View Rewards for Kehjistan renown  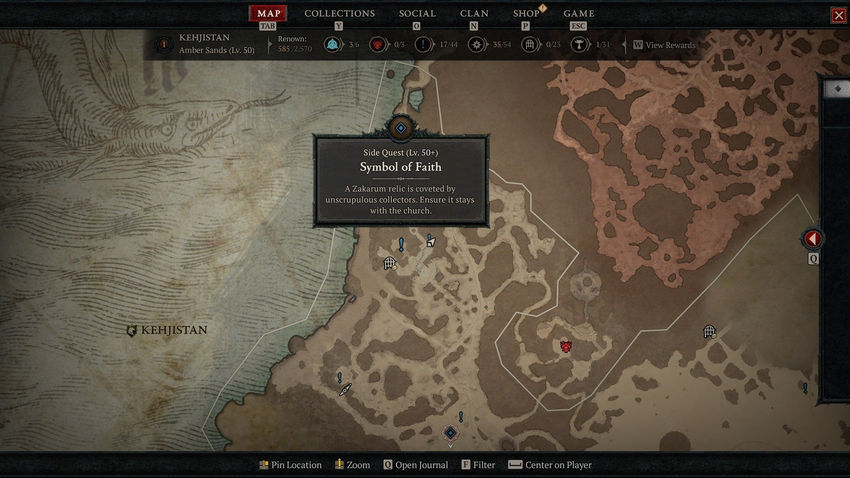pyautogui.click(x=669, y=45)
